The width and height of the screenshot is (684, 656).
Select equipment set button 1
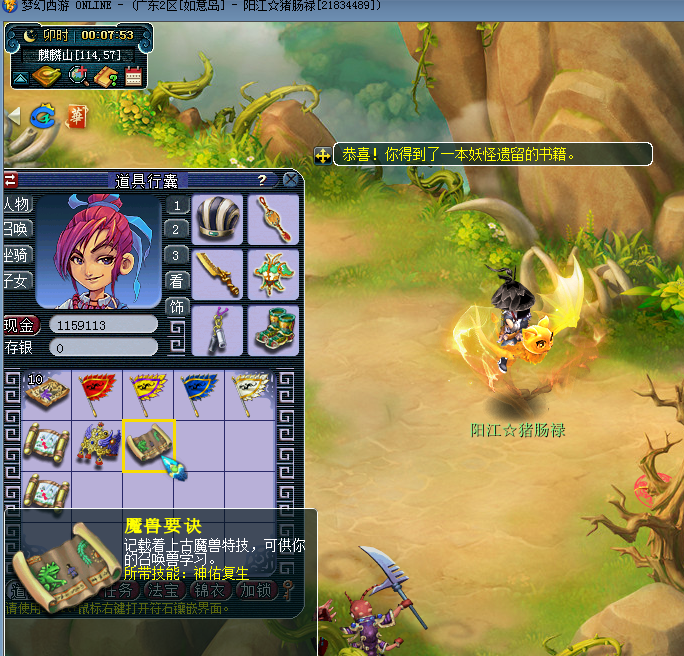click(x=176, y=206)
